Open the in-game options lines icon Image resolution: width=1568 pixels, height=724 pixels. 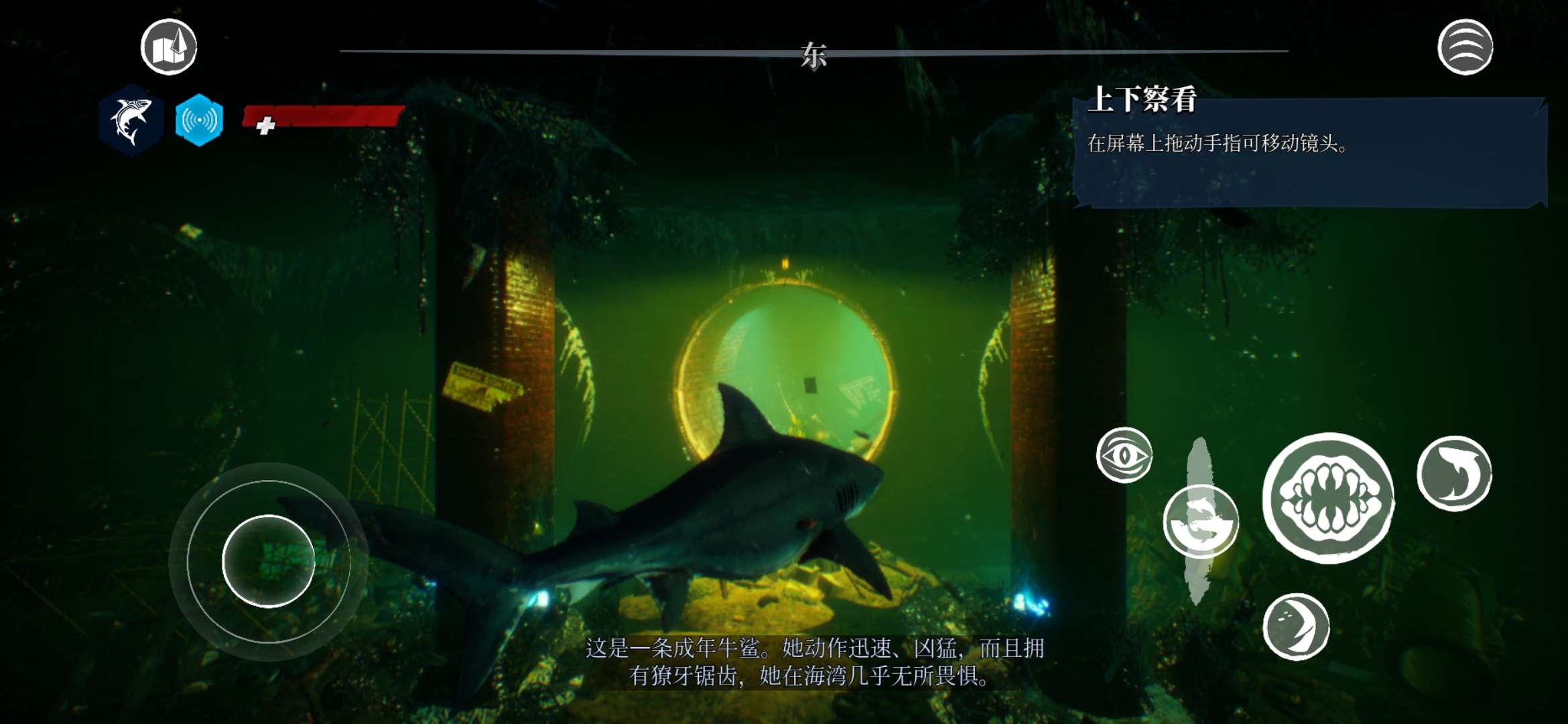coord(1467,46)
